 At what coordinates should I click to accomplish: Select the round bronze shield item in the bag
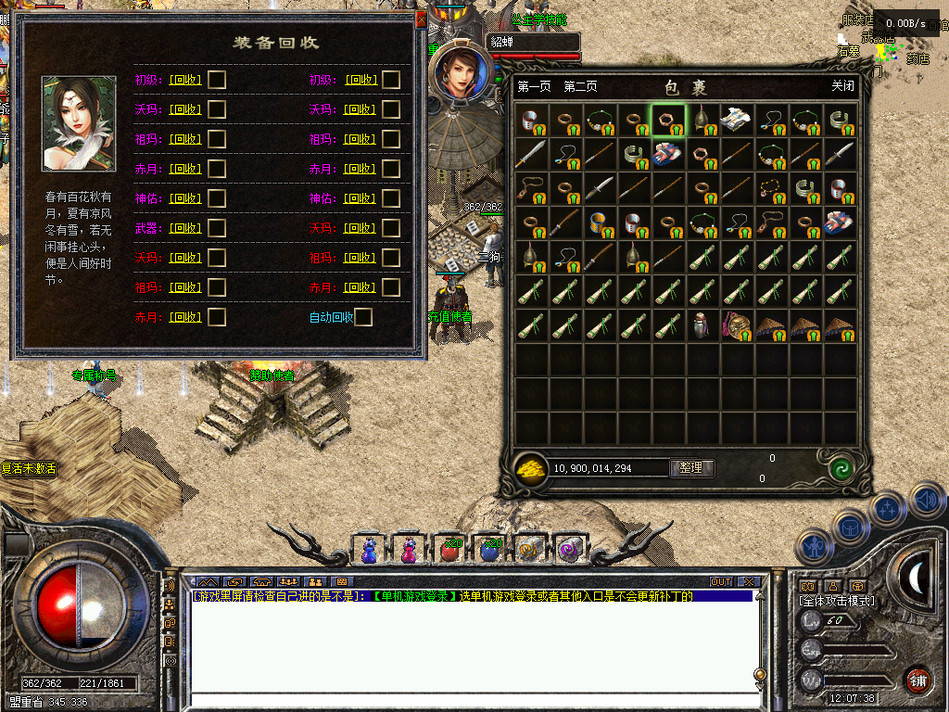736,325
